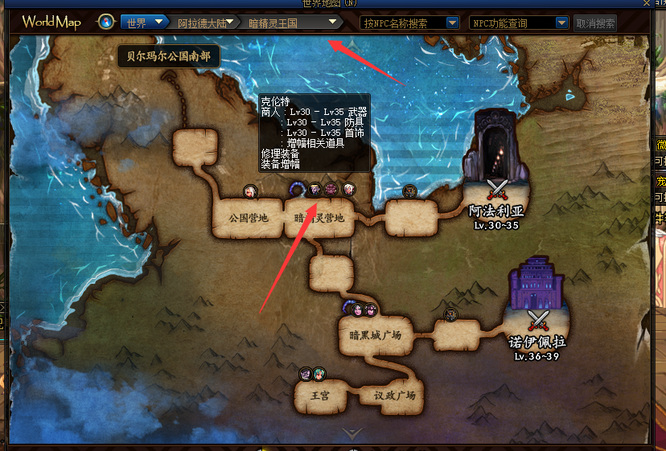Select the 暗精灵营地 map node
This screenshot has width=666, height=451.
(x=319, y=217)
